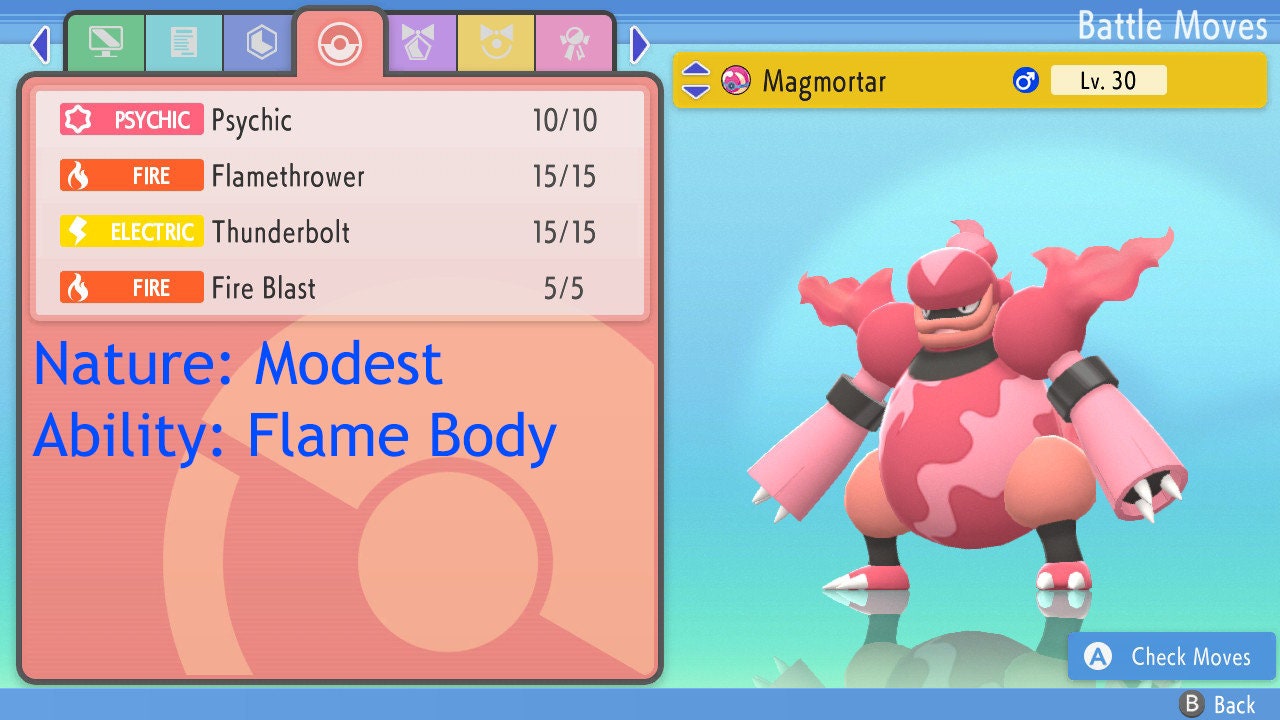Switch to the Trainer Memo tab
This screenshot has width=1280, height=720.
point(183,43)
